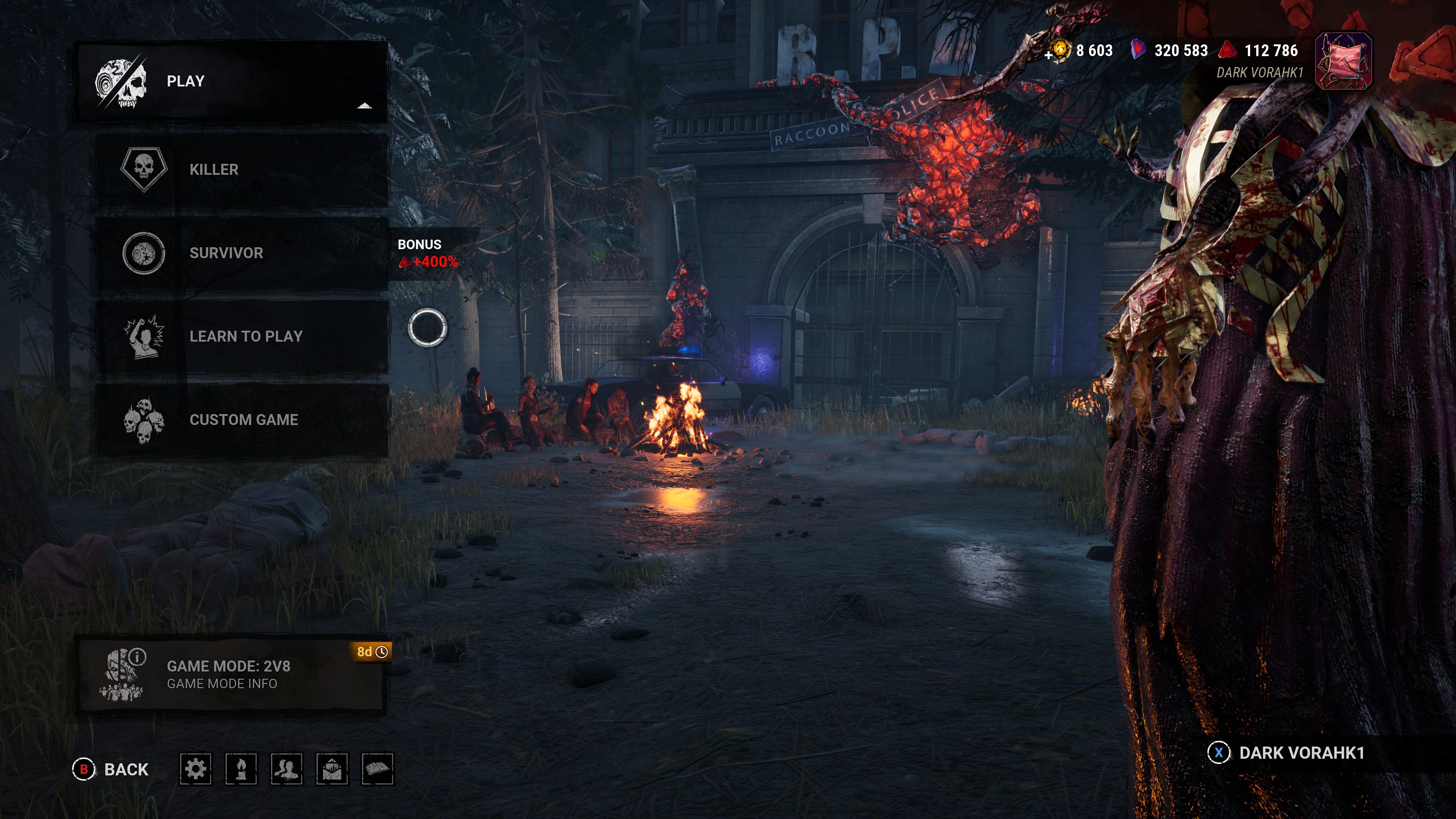The image size is (1456, 819).
Task: Open the 2V8 game mode info panel
Action: tap(231, 675)
